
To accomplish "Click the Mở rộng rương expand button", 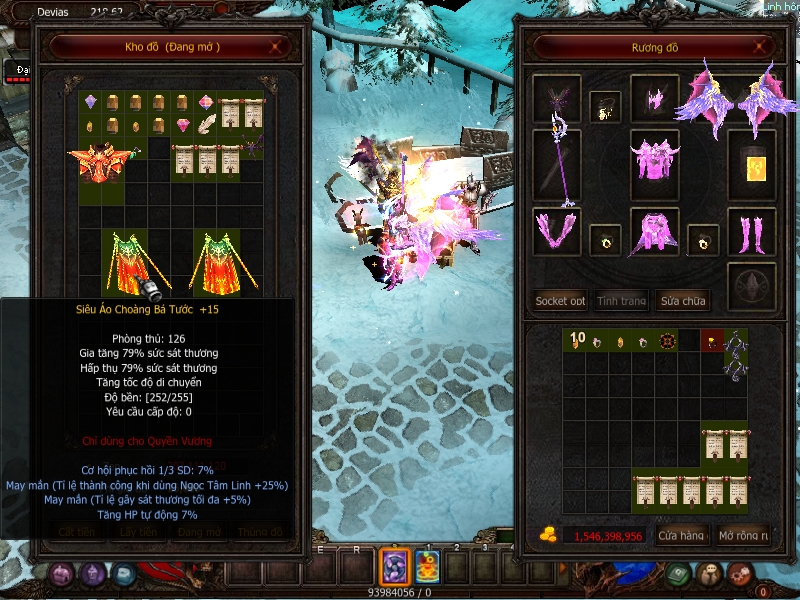I will pyautogui.click(x=744, y=536).
